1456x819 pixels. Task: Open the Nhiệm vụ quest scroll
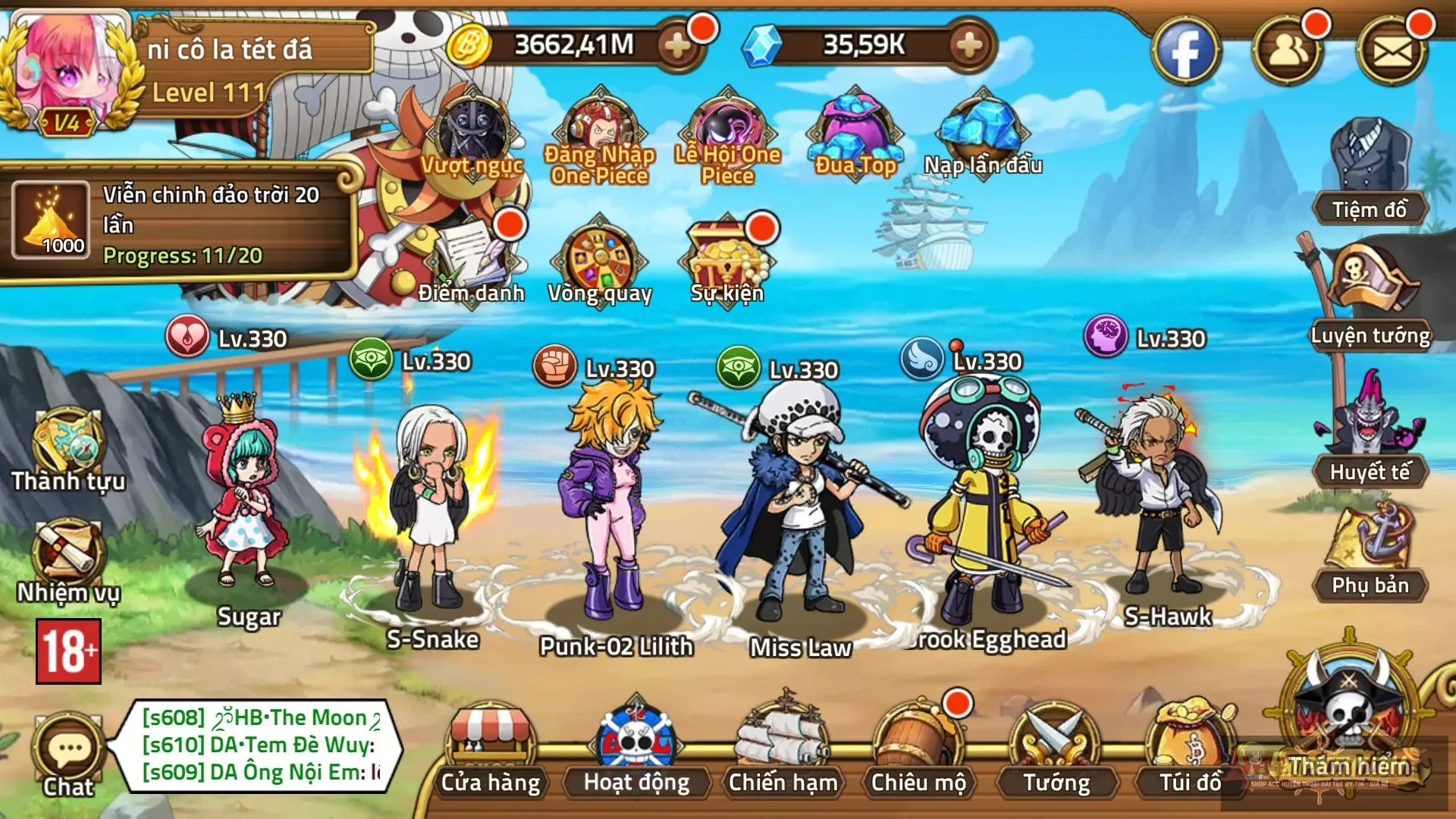click(68, 561)
